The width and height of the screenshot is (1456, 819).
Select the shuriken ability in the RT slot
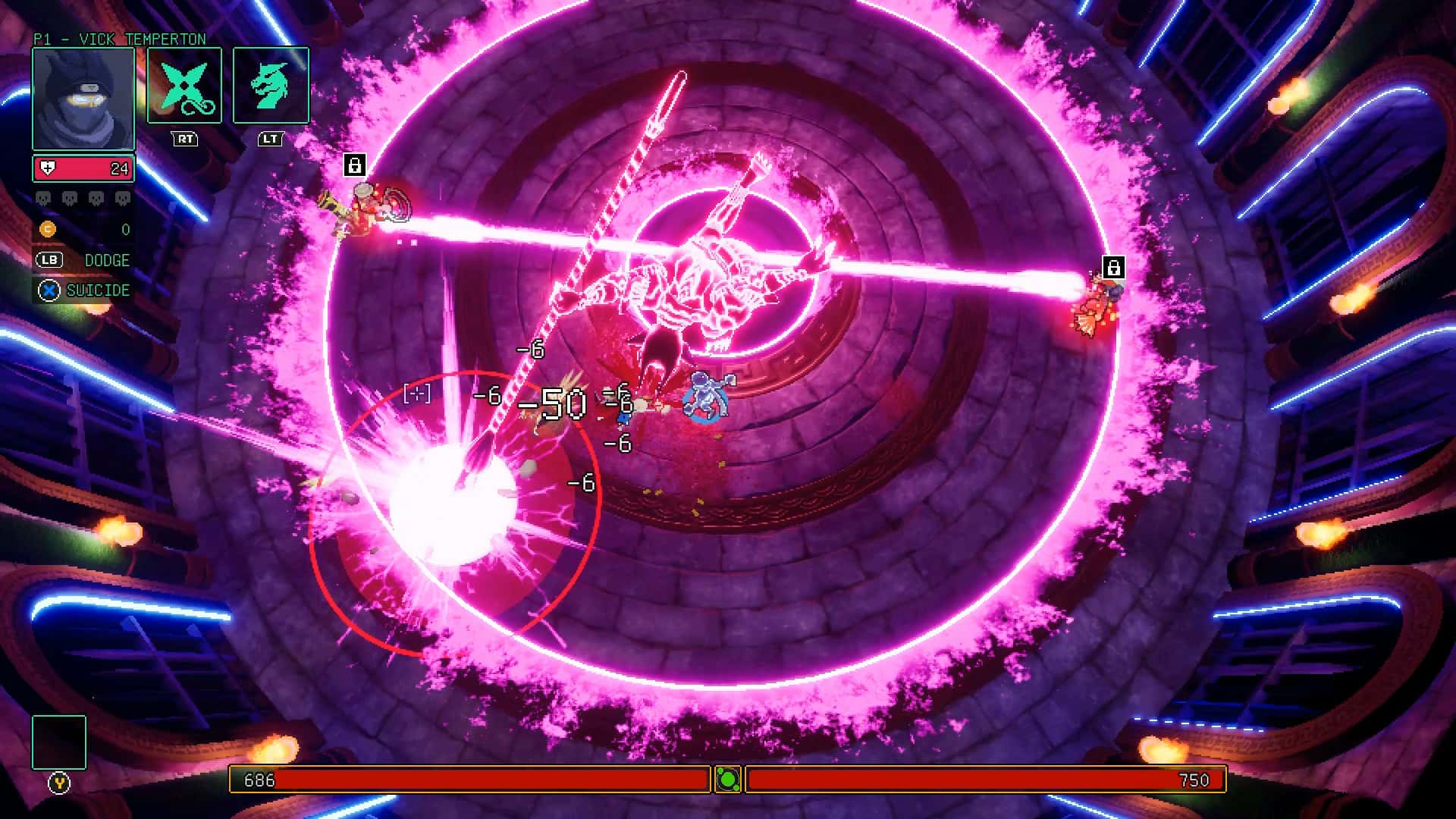[184, 85]
